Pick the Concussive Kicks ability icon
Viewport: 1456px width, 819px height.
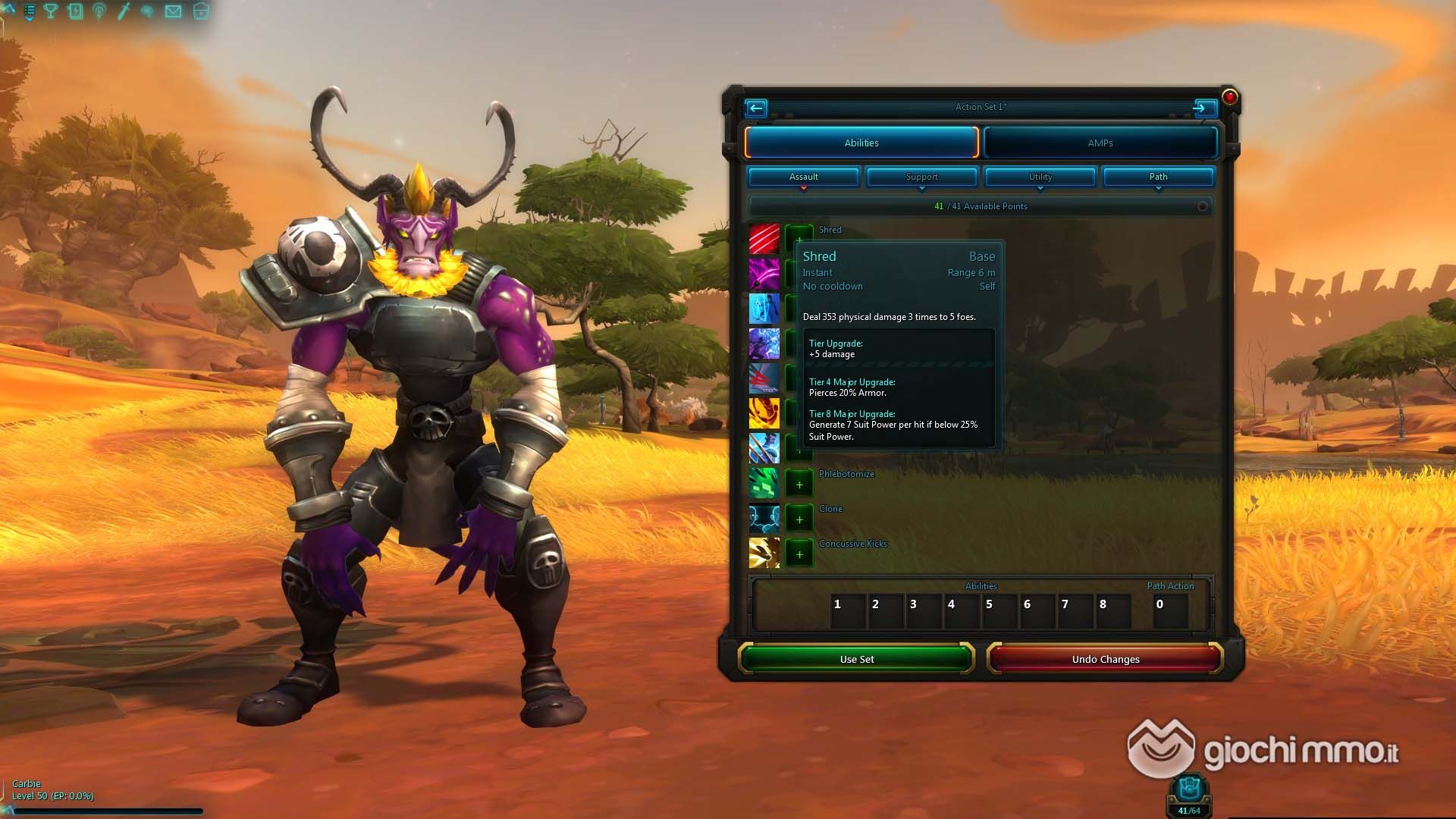pos(764,553)
